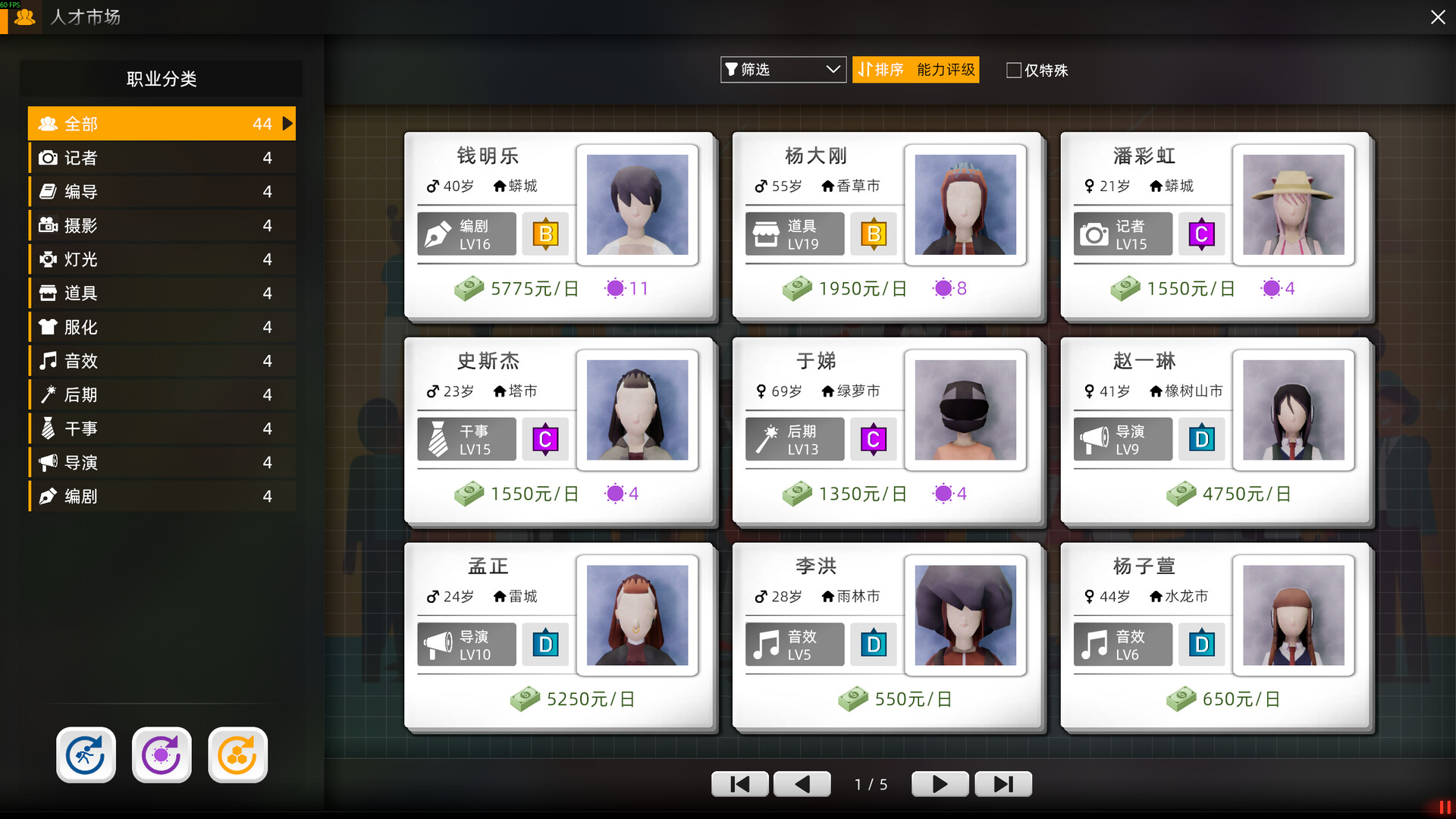The image size is (1456, 819).
Task: Select the 音效 sound effects category icon
Action: (x=47, y=361)
